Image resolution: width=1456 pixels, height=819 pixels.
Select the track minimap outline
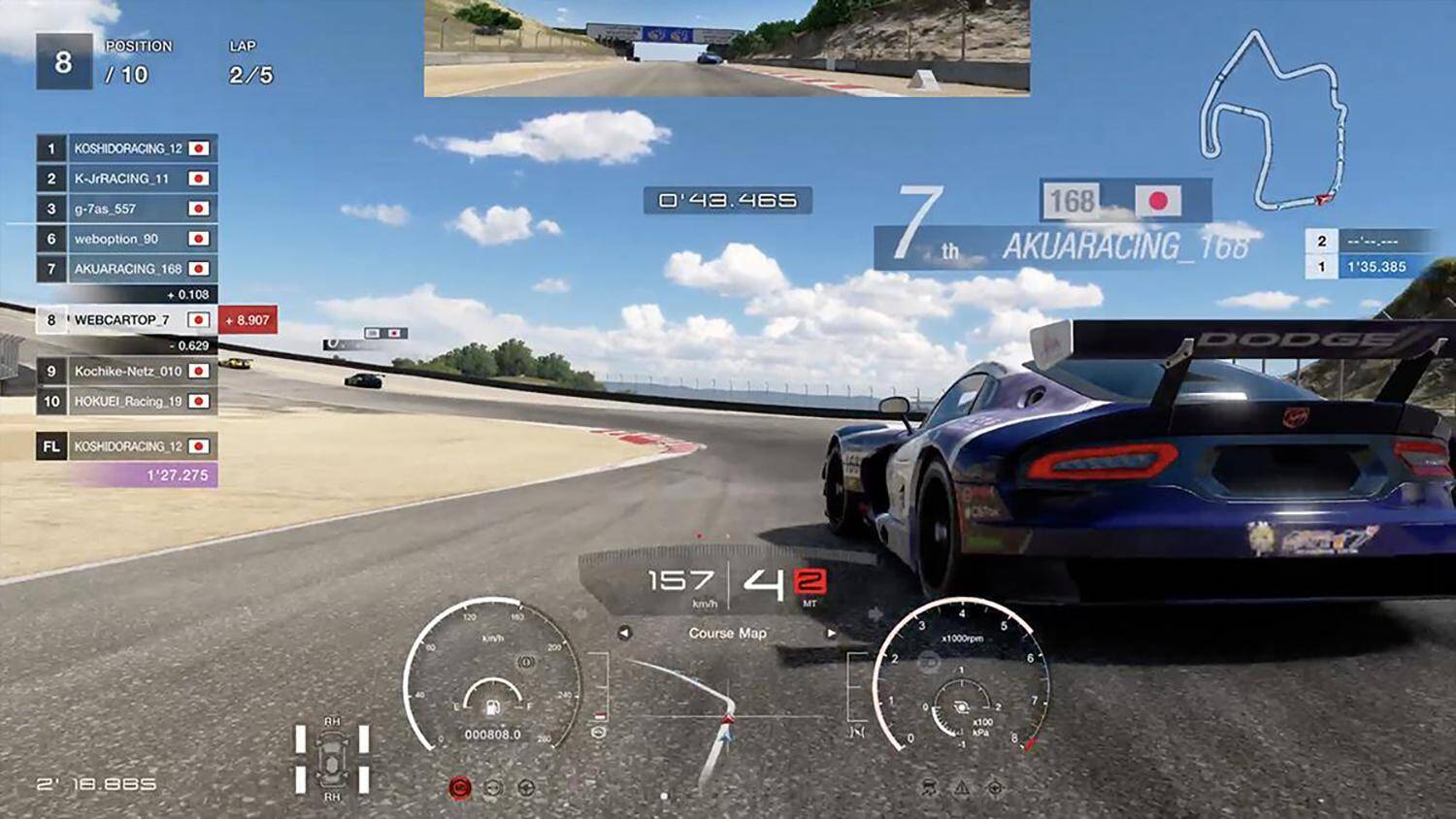(x=1273, y=121)
